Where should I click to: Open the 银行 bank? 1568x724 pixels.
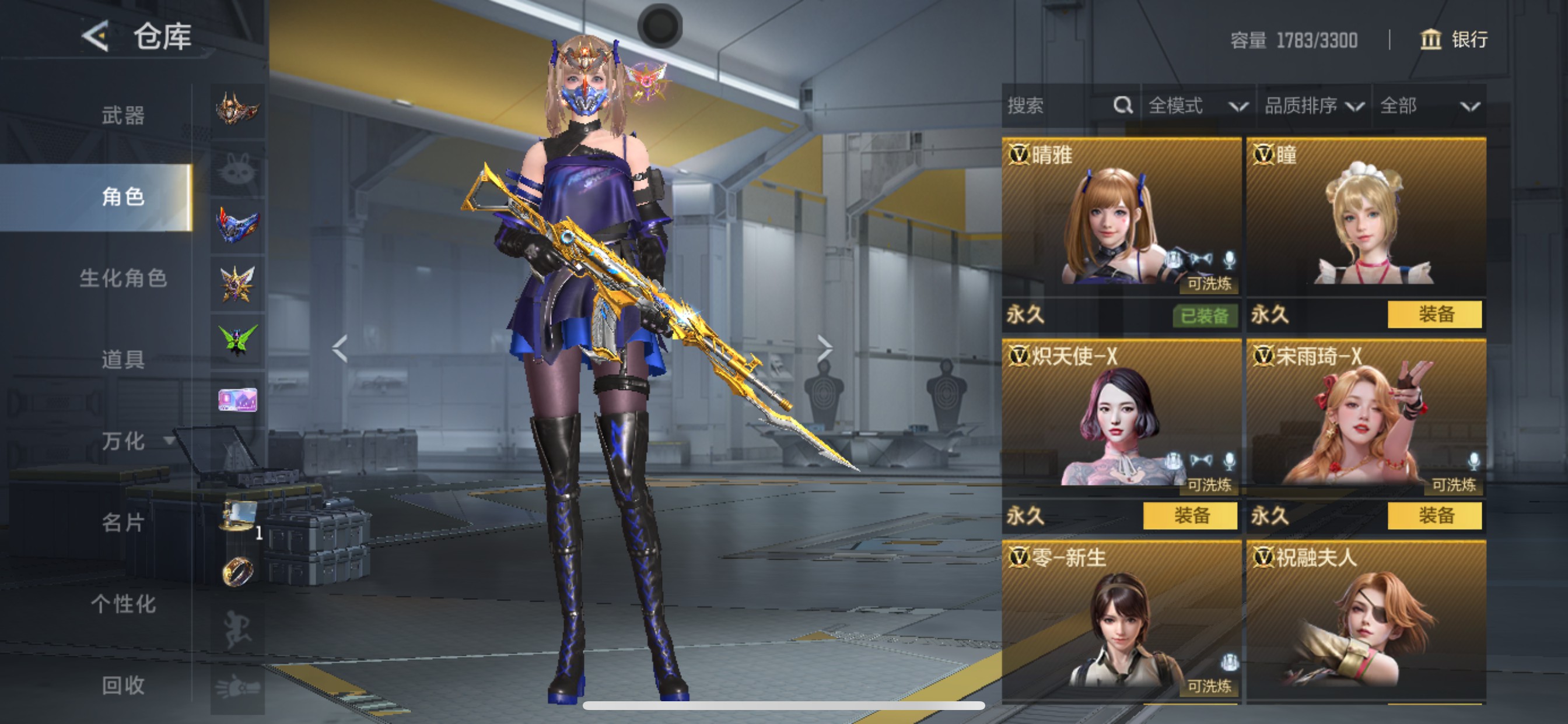(x=1454, y=40)
